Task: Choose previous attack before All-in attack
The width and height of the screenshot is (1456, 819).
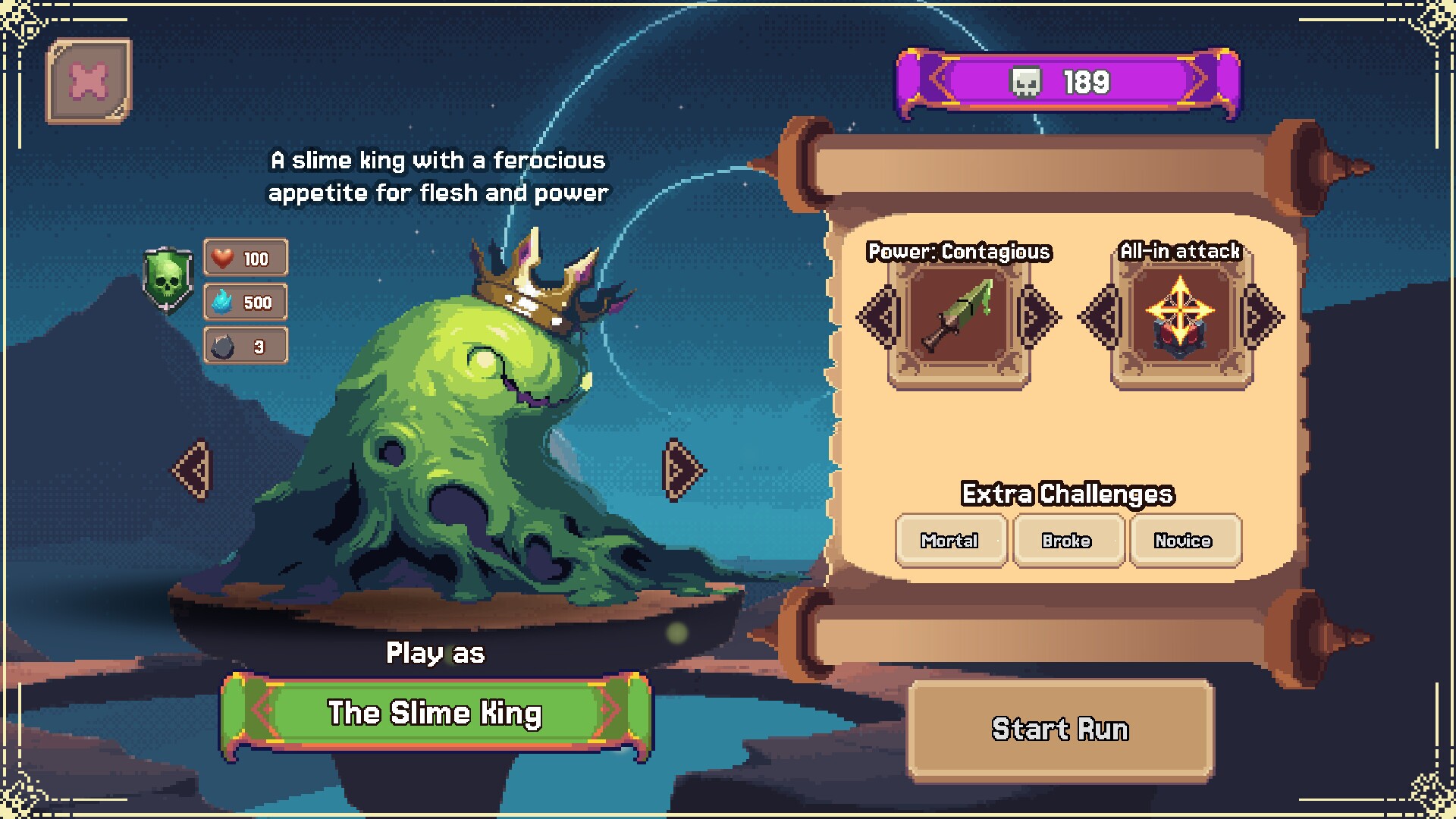Action: (x=1100, y=317)
